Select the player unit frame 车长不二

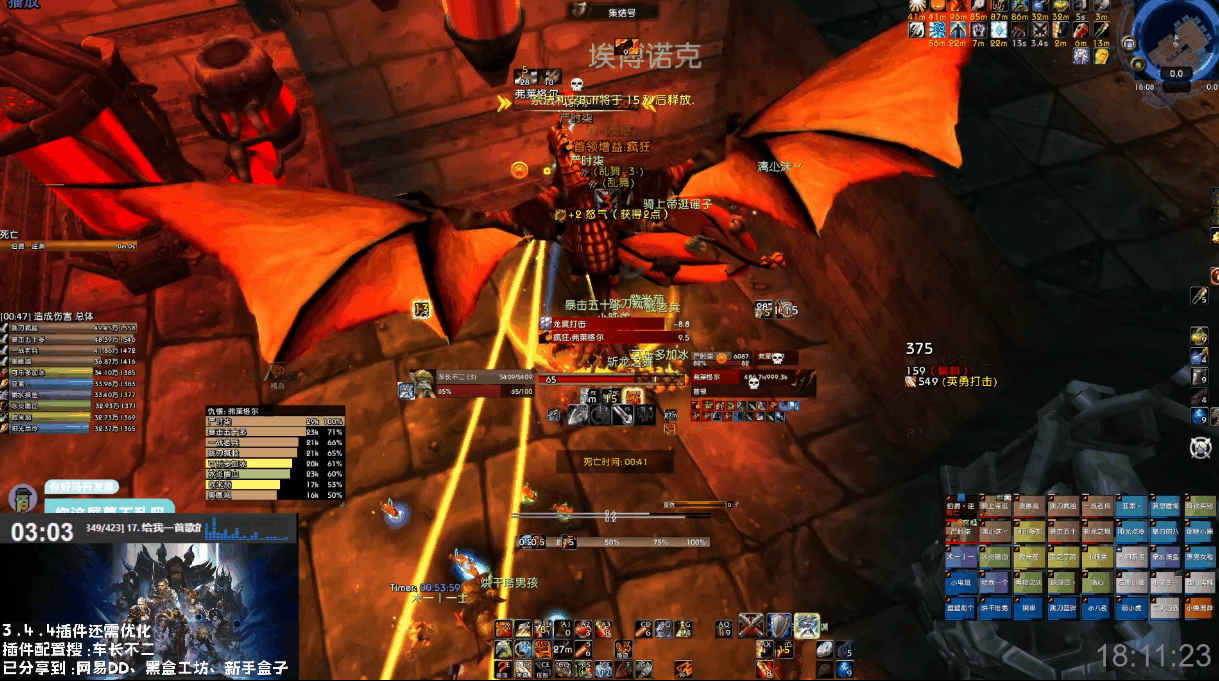click(x=470, y=386)
